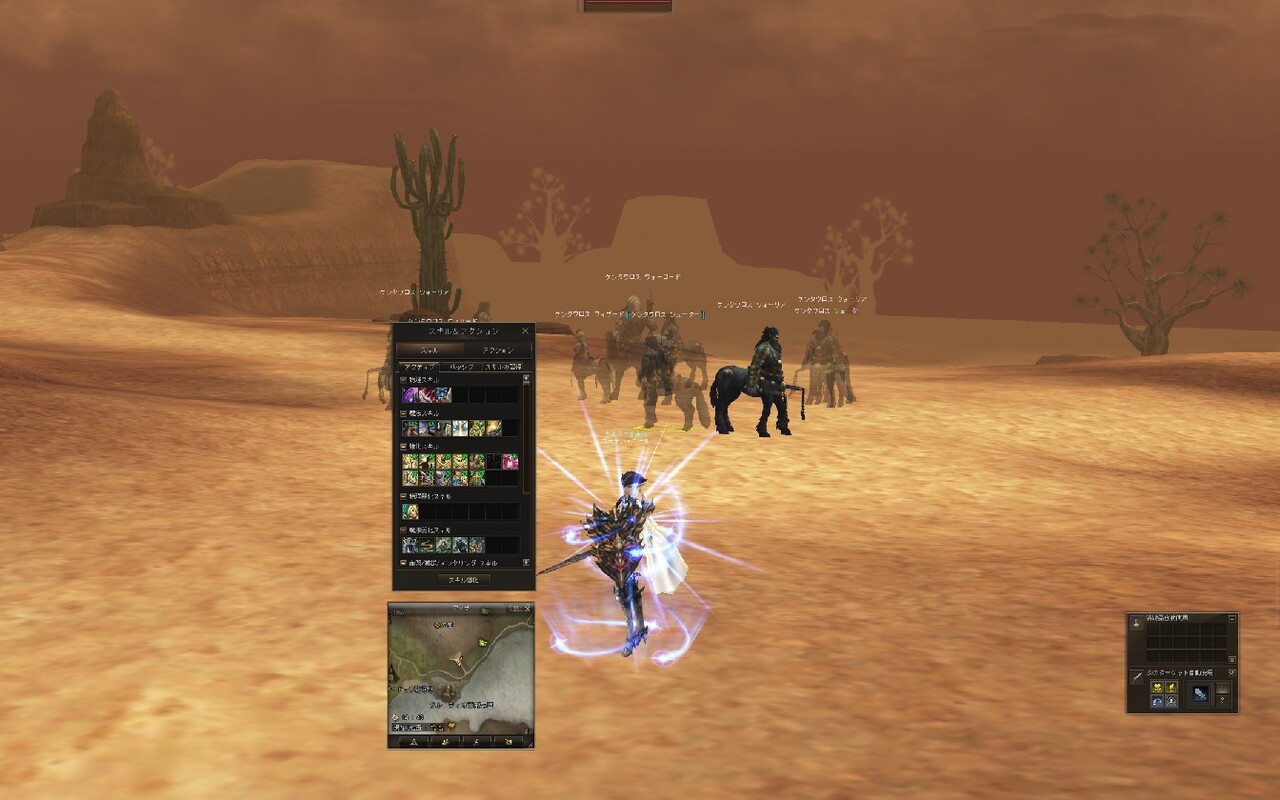
Task: Minimize the item-use panel on the right
Action: tap(1232, 619)
